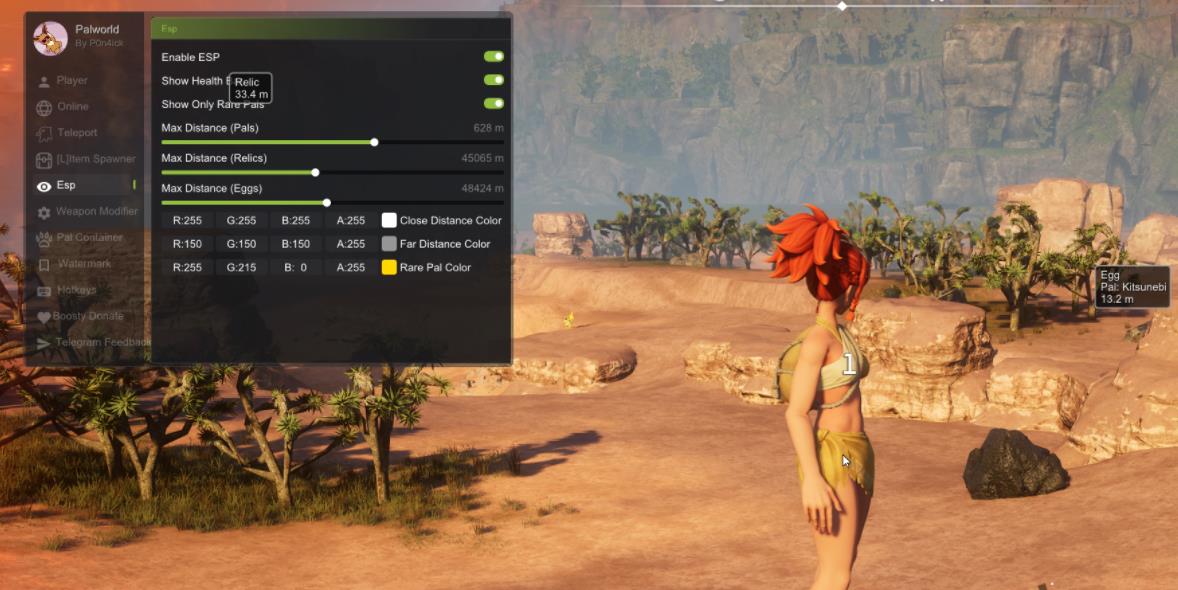Click the Max Distance (Relics) slider handle

point(315,172)
